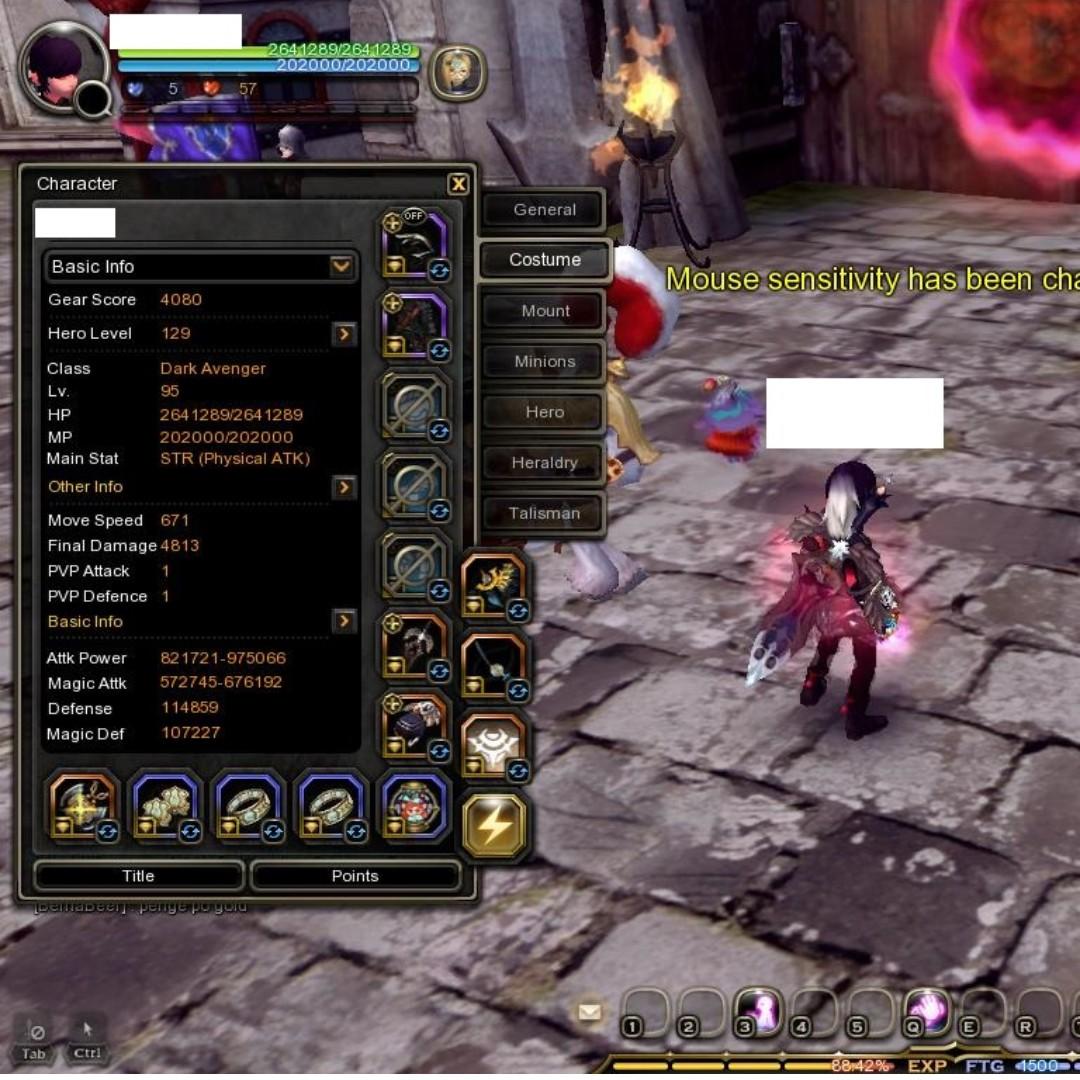The width and height of the screenshot is (1080, 1080).
Task: Expand the Other Info section arrow
Action: (x=344, y=487)
